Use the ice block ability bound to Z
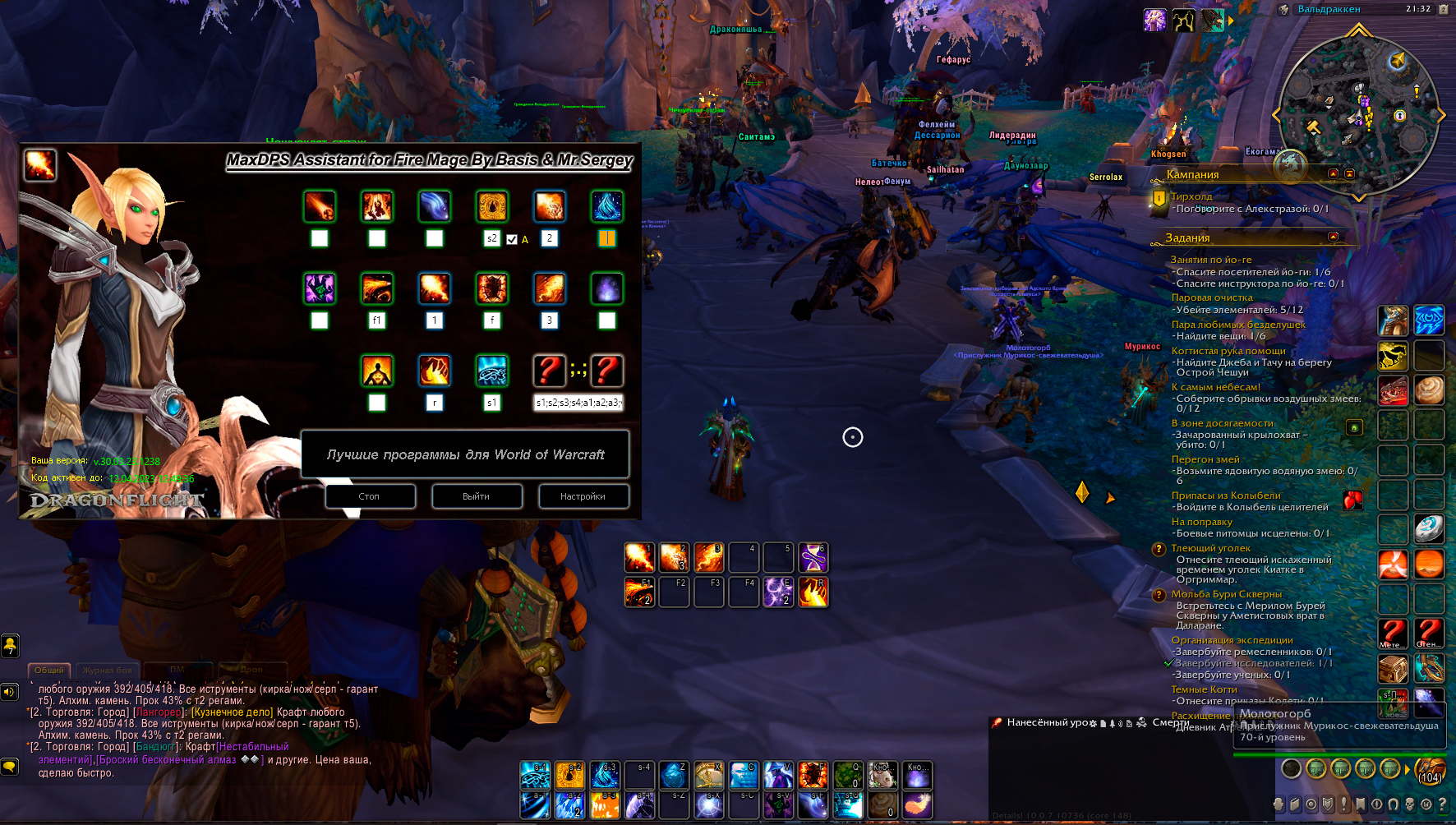Image resolution: width=1456 pixels, height=825 pixels. click(x=674, y=774)
